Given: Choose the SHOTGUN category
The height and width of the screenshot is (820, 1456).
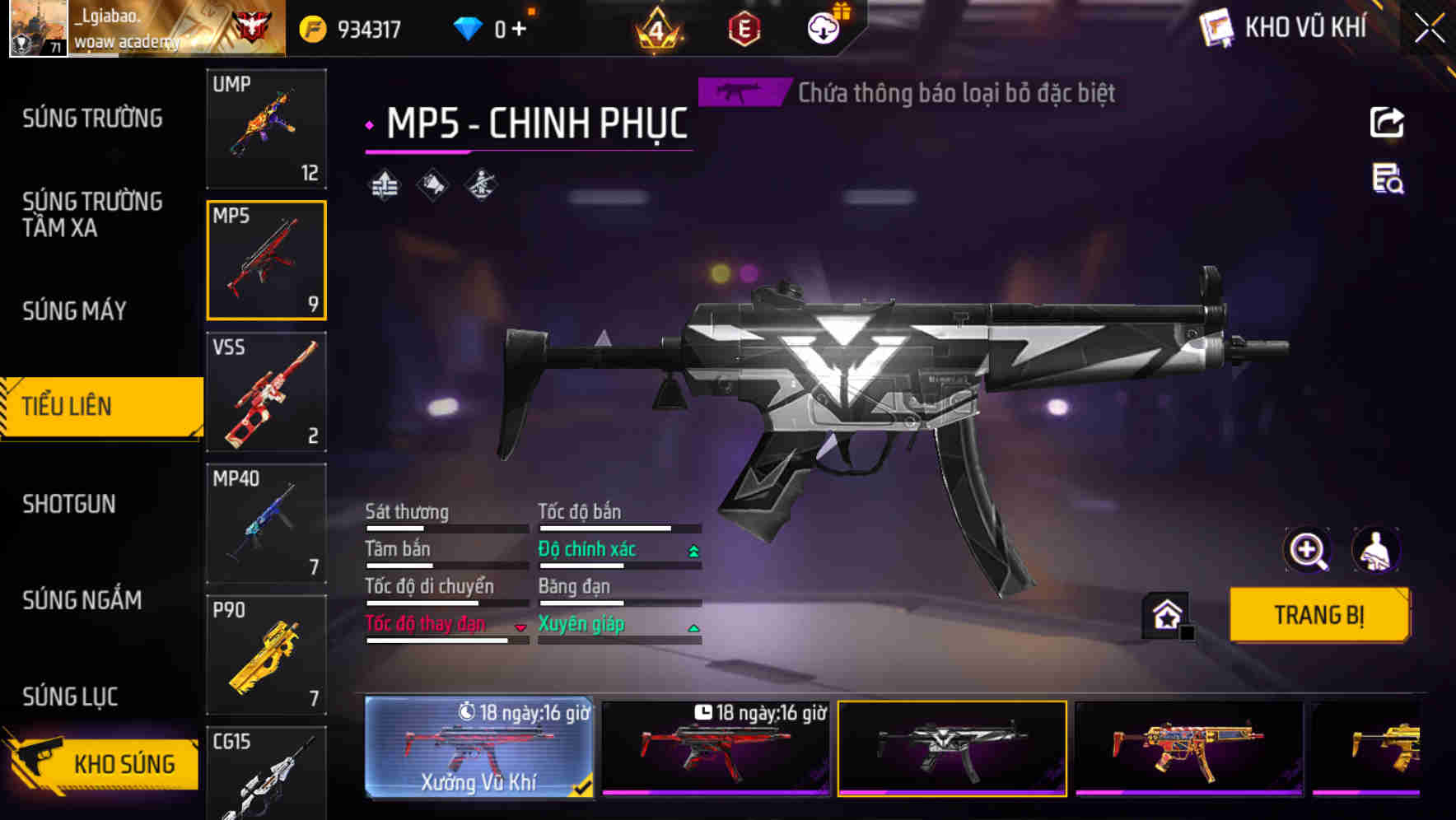Looking at the screenshot, I should click(x=69, y=504).
